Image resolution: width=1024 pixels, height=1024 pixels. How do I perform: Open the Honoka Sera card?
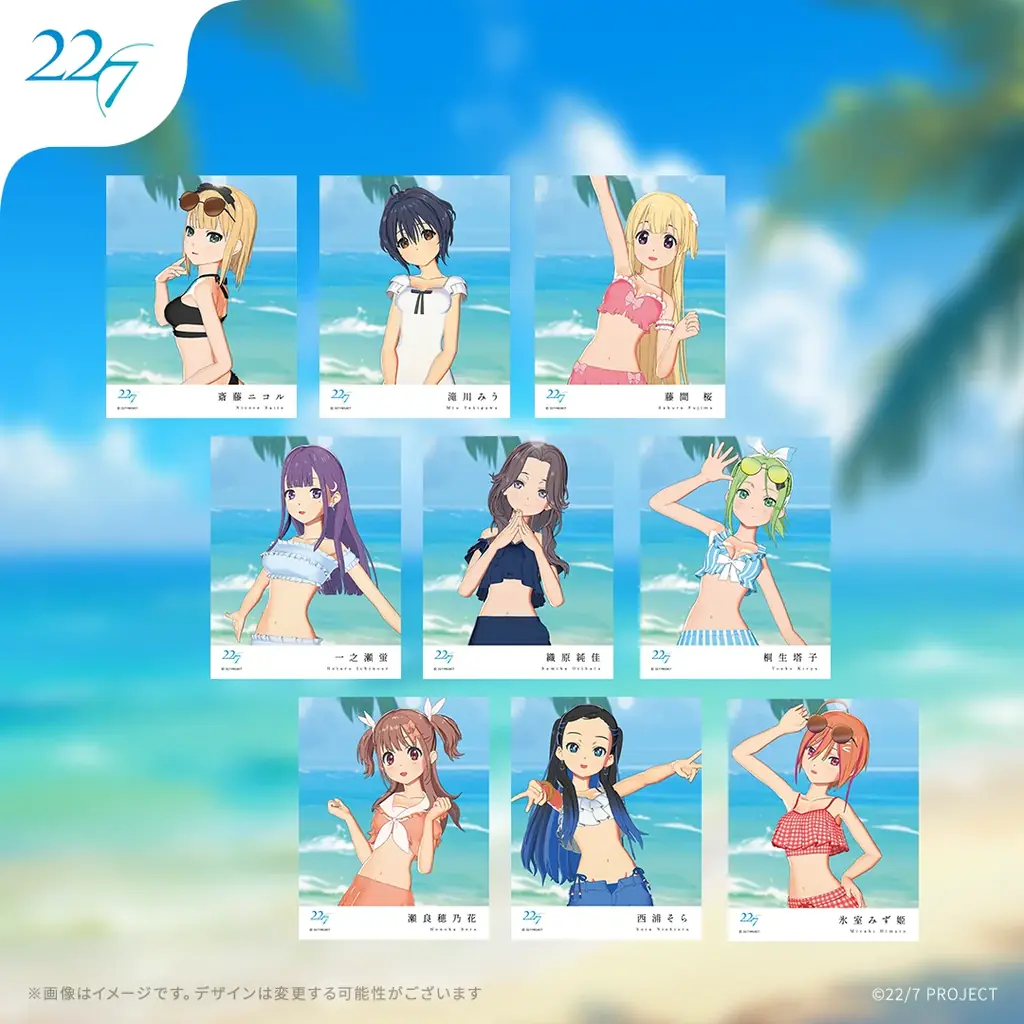393,818
